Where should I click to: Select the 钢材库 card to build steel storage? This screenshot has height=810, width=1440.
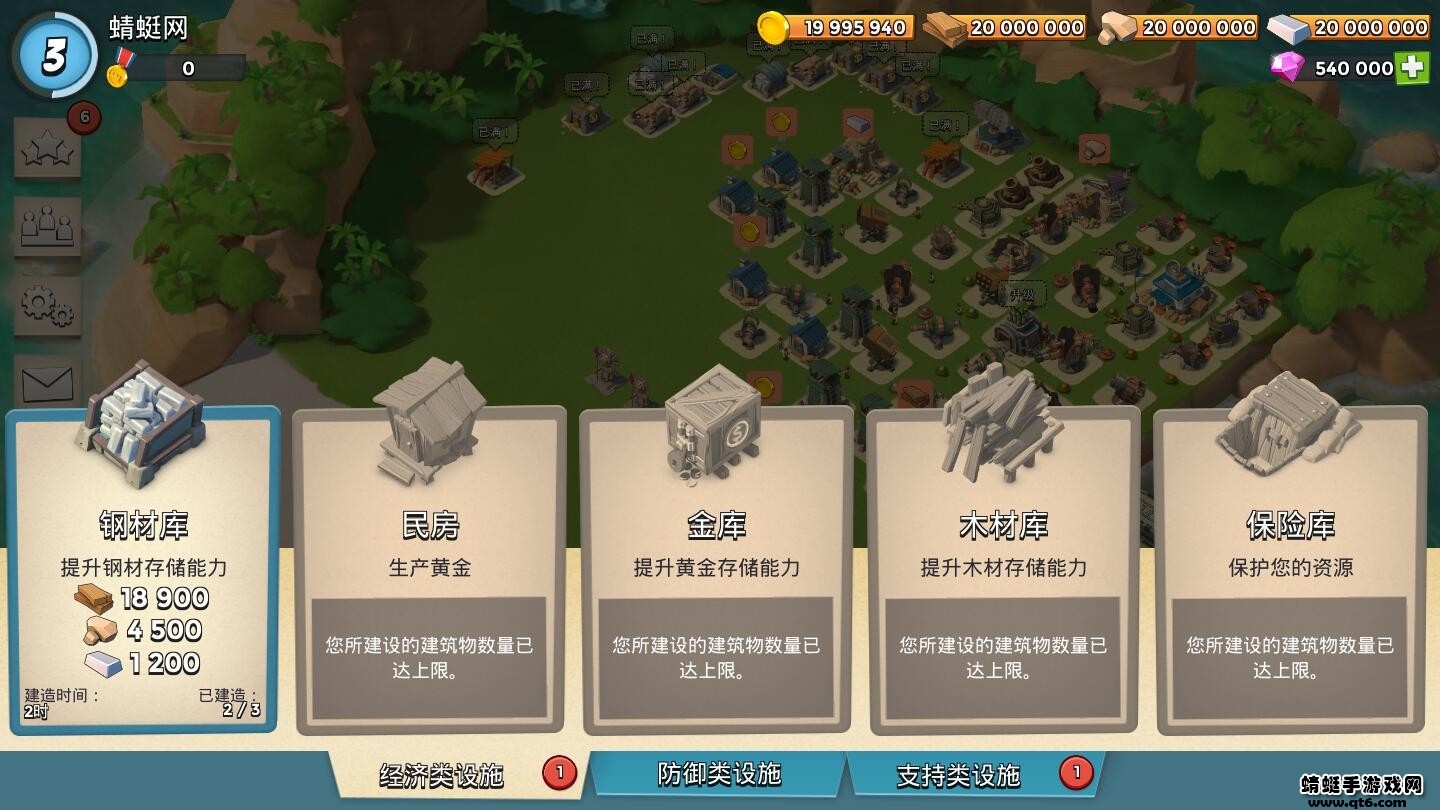tap(138, 570)
